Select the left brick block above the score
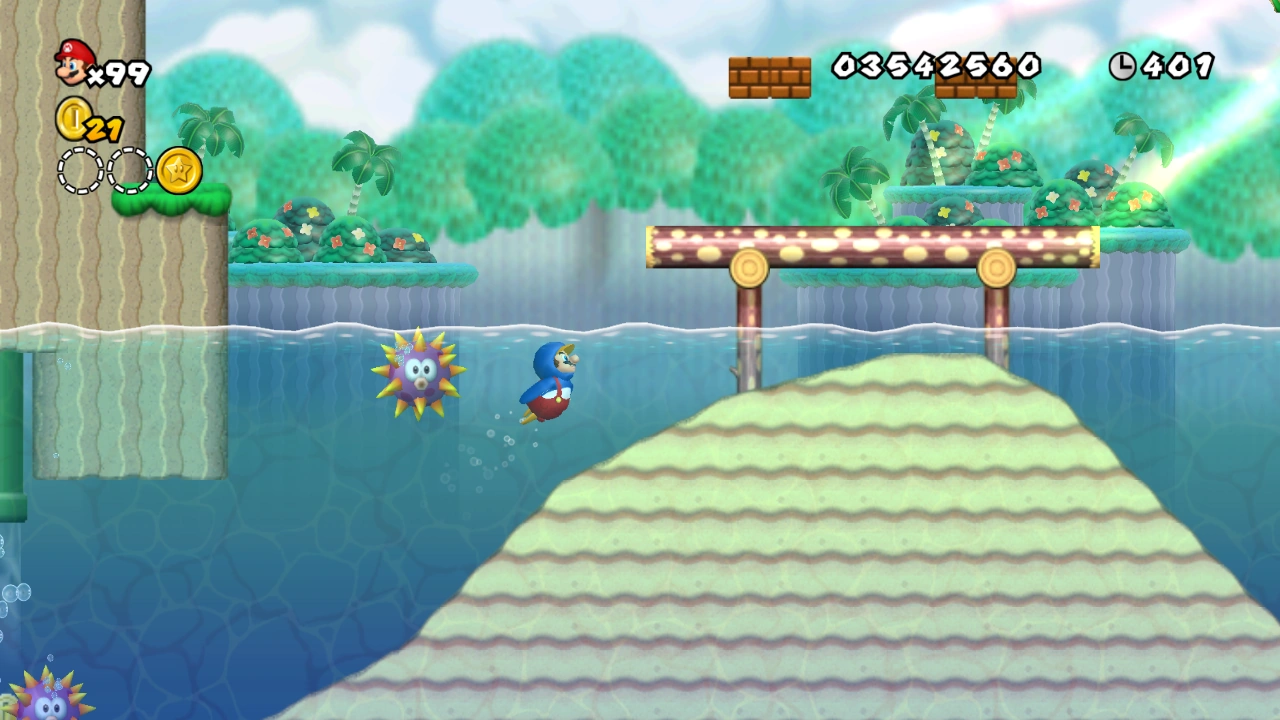The image size is (1280, 720). click(x=770, y=77)
